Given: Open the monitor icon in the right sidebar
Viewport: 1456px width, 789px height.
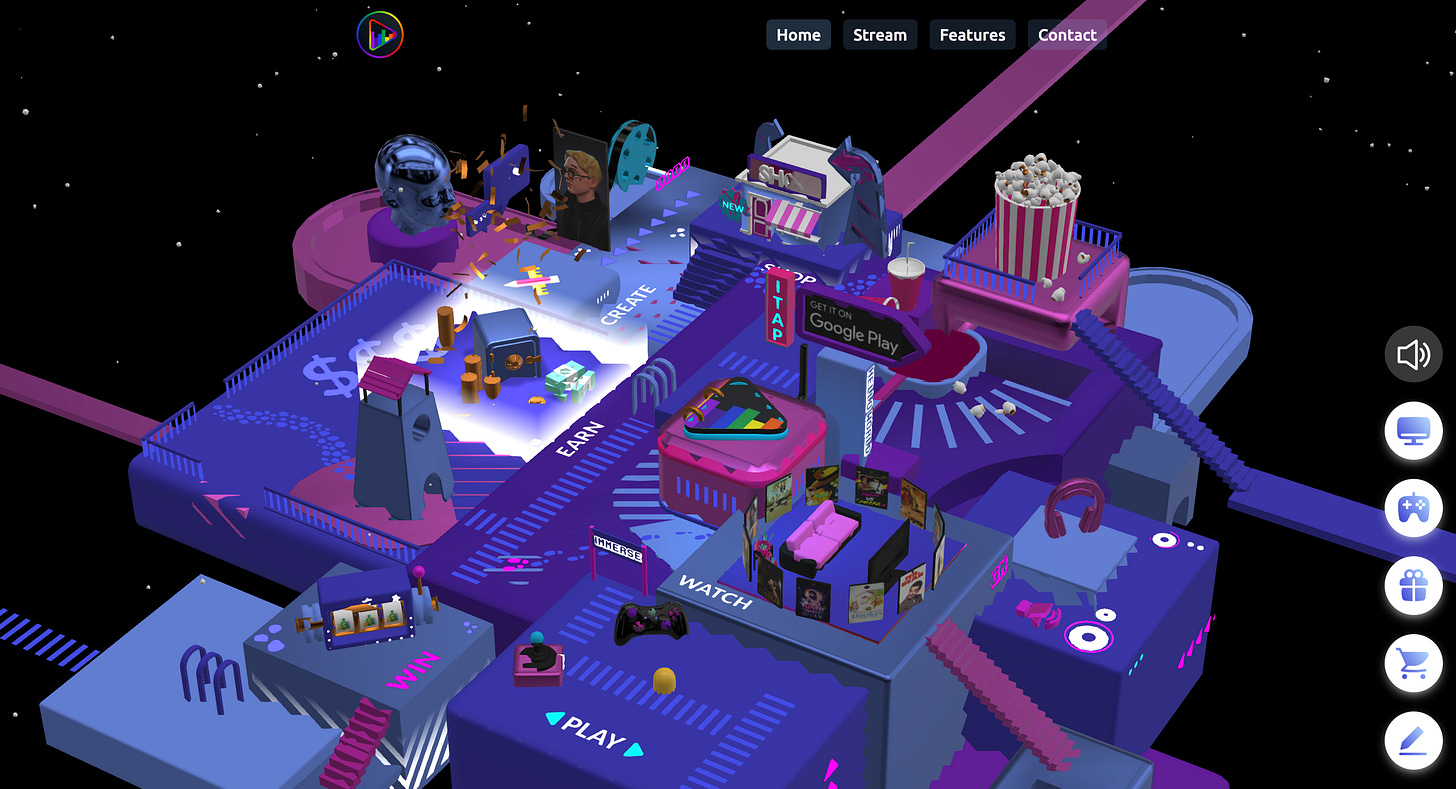Looking at the screenshot, I should click(x=1413, y=430).
